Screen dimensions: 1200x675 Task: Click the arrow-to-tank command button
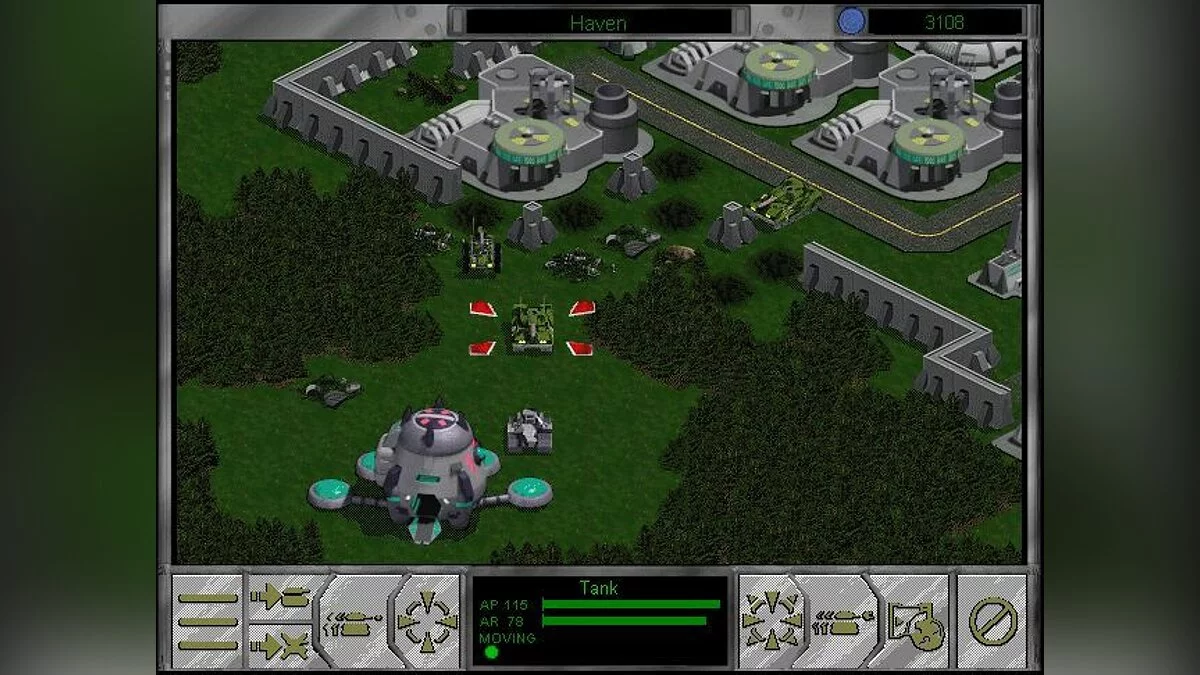[x=281, y=597]
